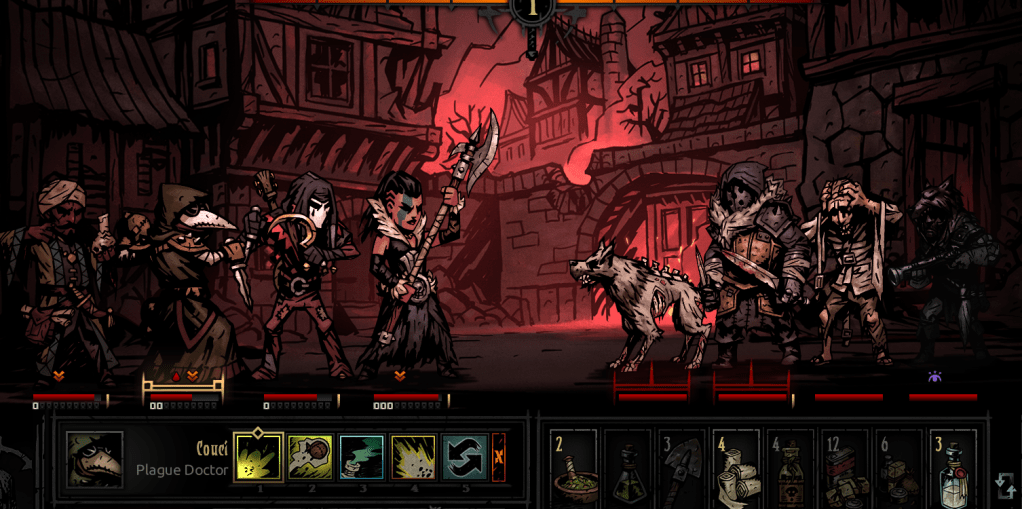Viewport: 1022px width, 509px height.
Task: Pick the shovel in the inventory
Action: (x=682, y=467)
